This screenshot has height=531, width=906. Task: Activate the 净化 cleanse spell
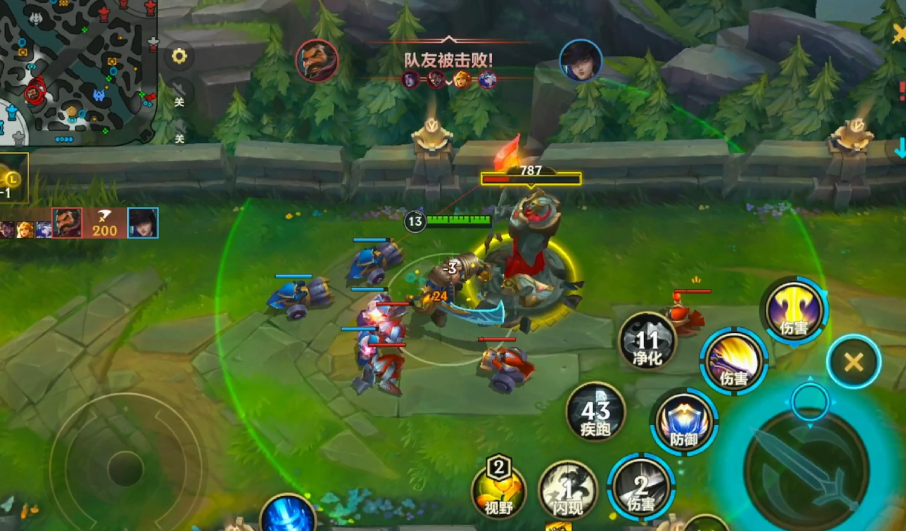coord(647,340)
